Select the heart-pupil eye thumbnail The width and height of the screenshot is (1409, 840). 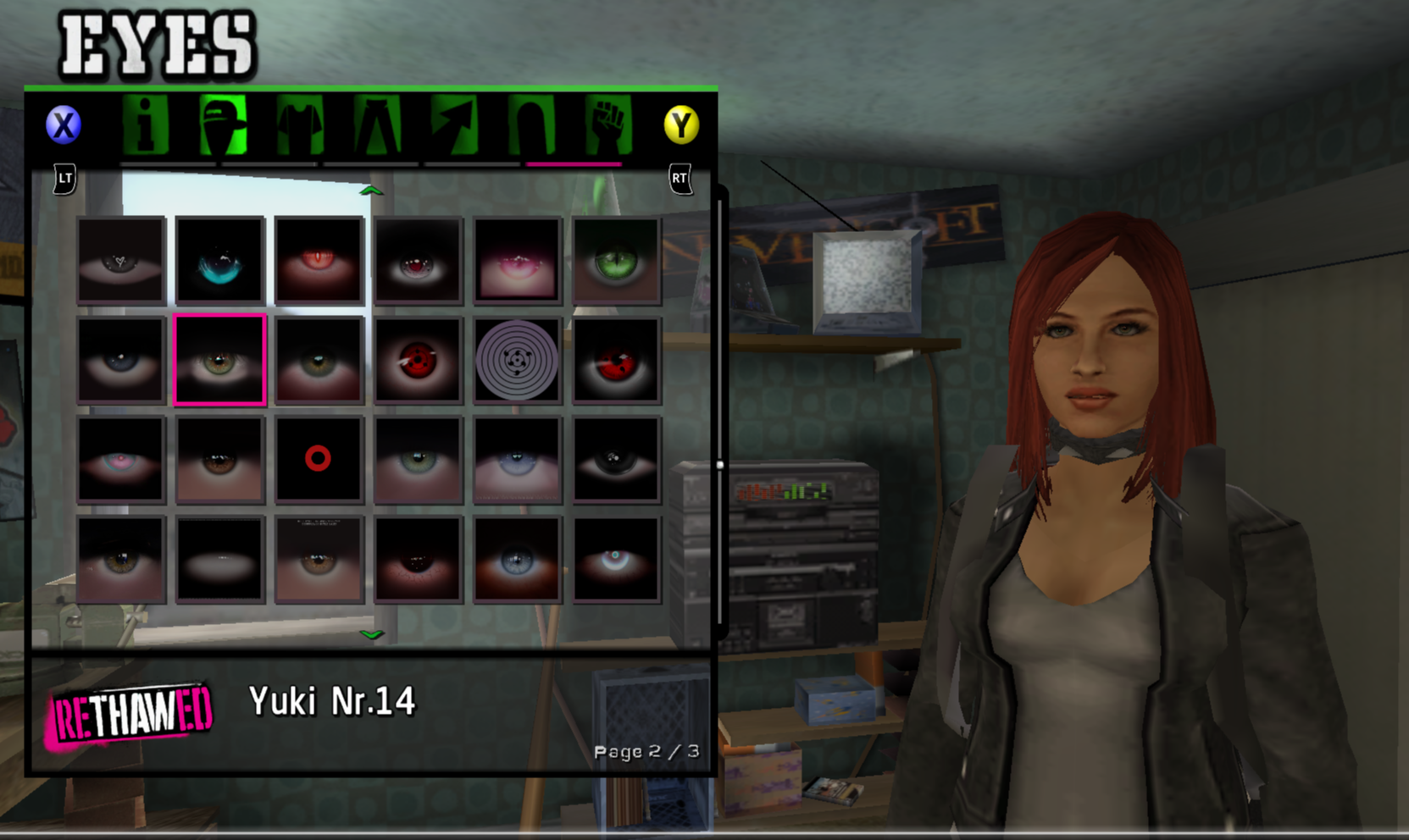point(121,260)
